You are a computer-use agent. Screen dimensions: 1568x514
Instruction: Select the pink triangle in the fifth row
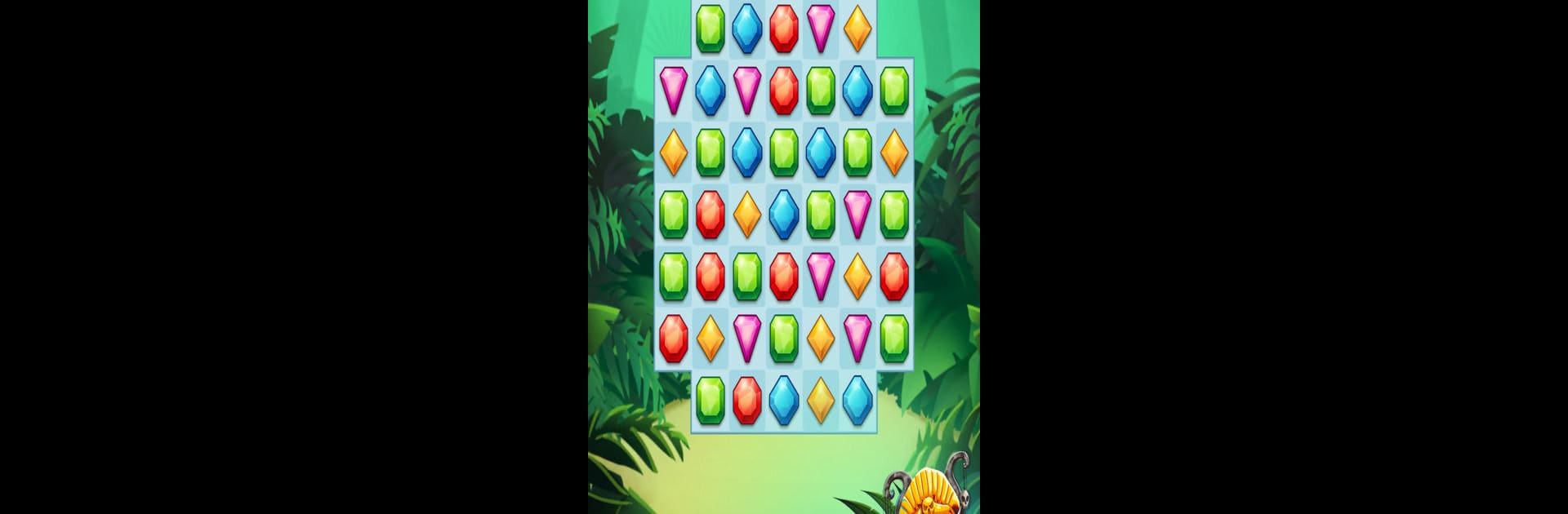820,276
